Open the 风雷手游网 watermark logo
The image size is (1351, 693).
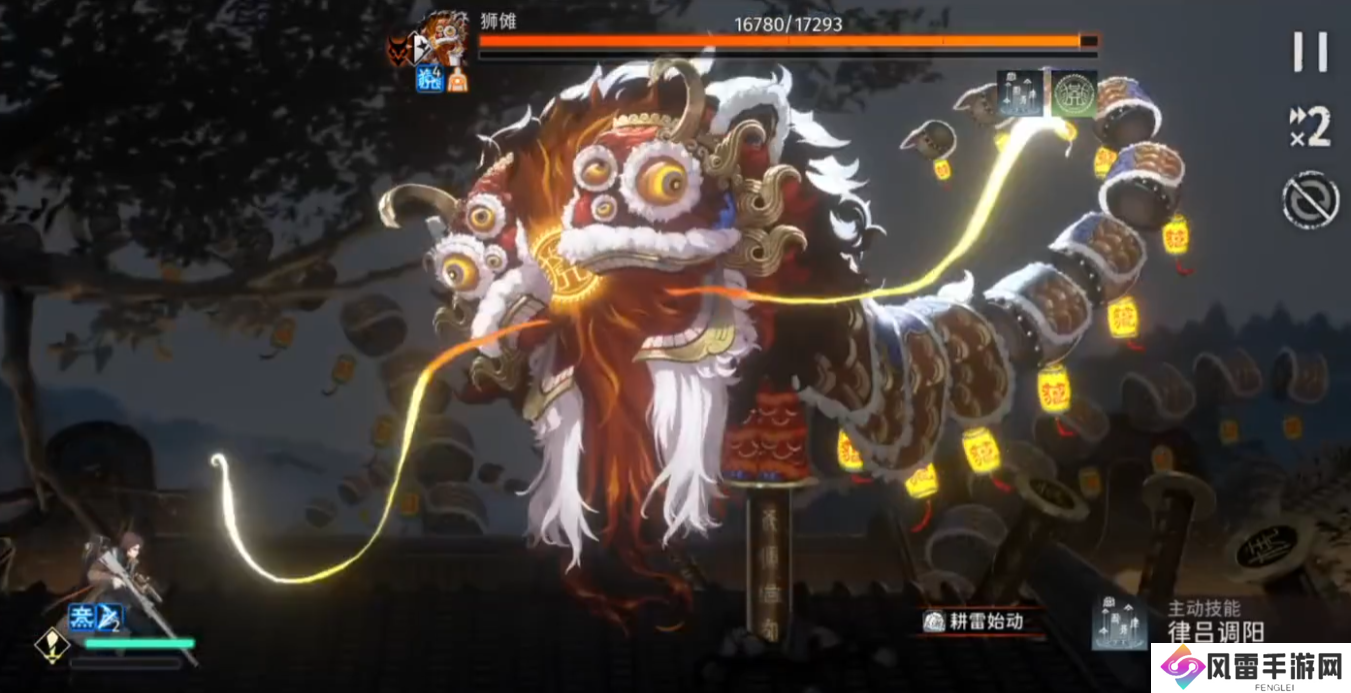(1250, 667)
